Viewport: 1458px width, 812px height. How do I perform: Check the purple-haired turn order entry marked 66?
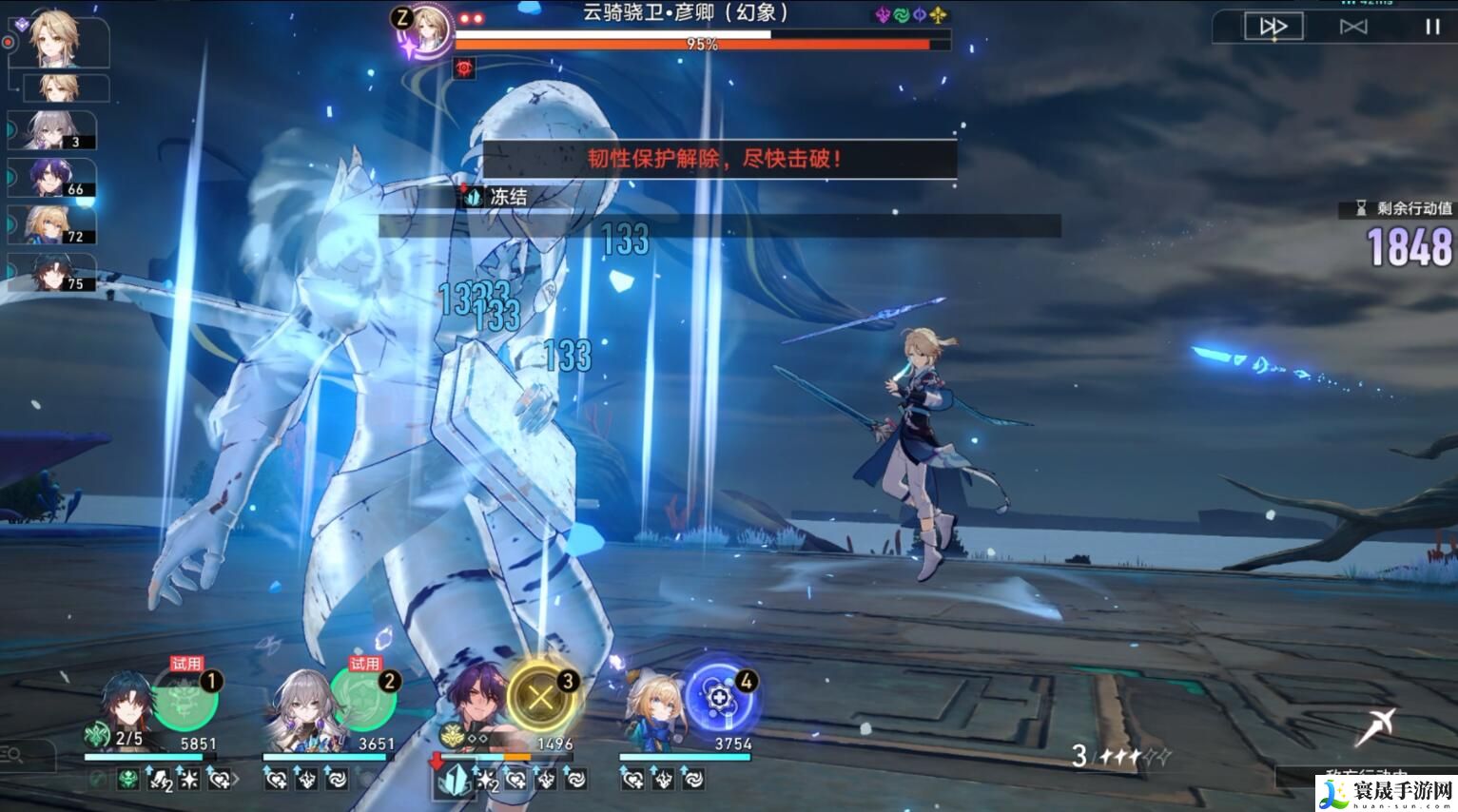pyautogui.click(x=52, y=177)
